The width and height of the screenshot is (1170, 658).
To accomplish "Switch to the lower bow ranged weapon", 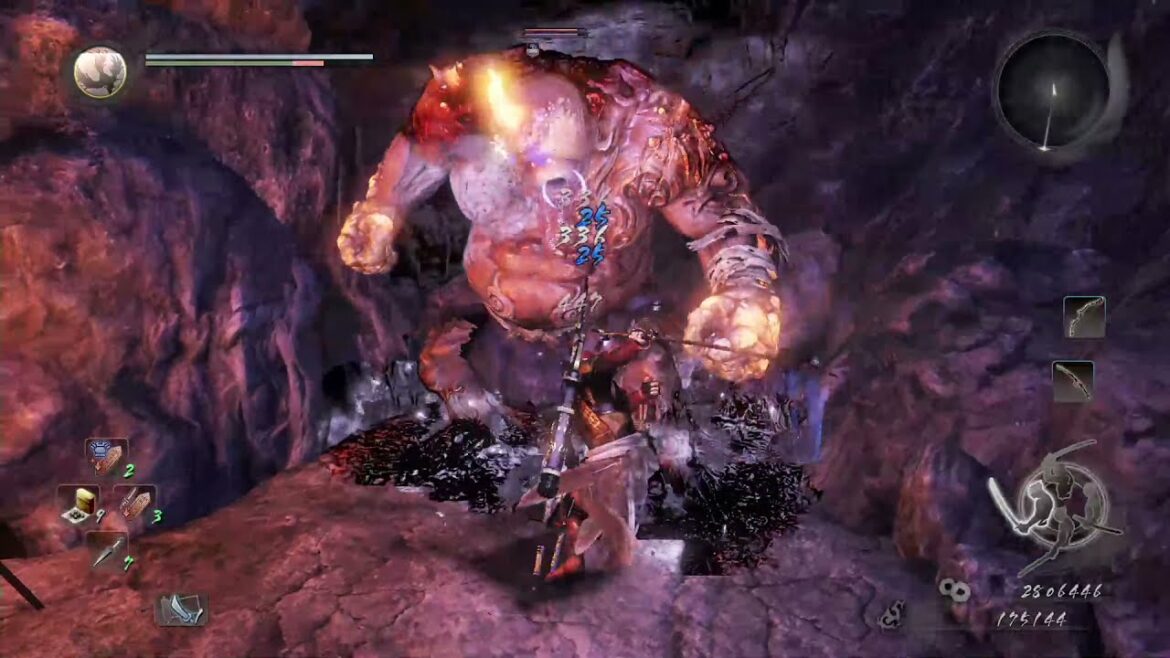I will pos(1072,382).
